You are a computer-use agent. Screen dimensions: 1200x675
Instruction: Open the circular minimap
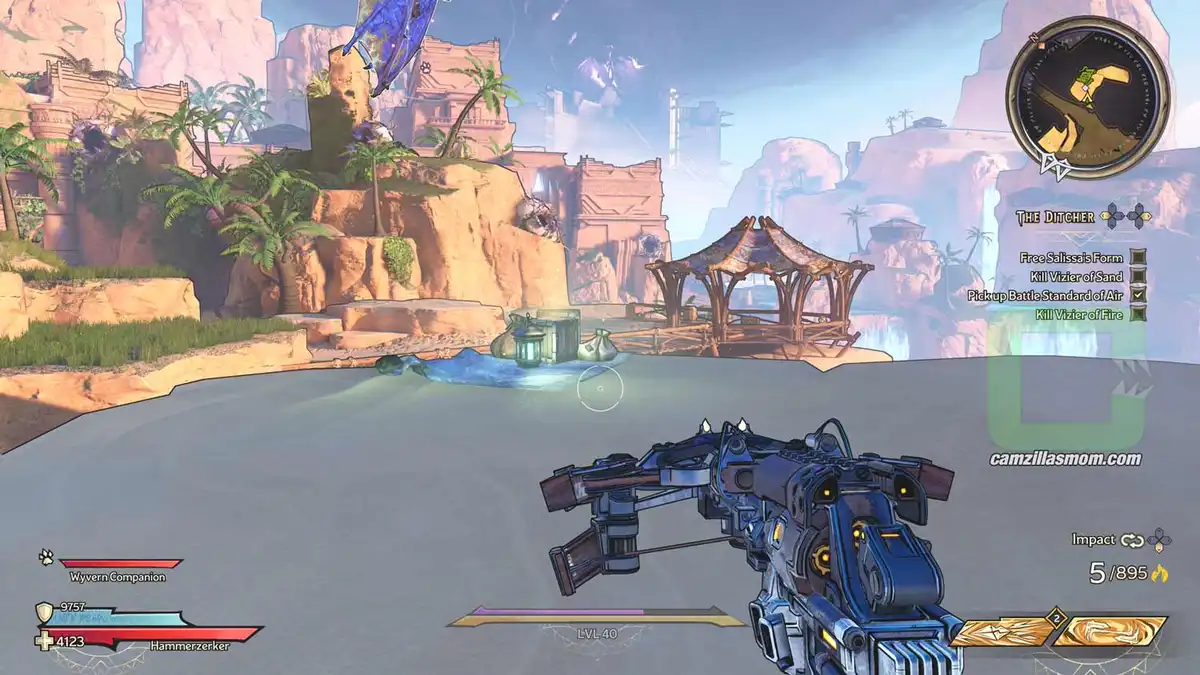coord(1088,98)
